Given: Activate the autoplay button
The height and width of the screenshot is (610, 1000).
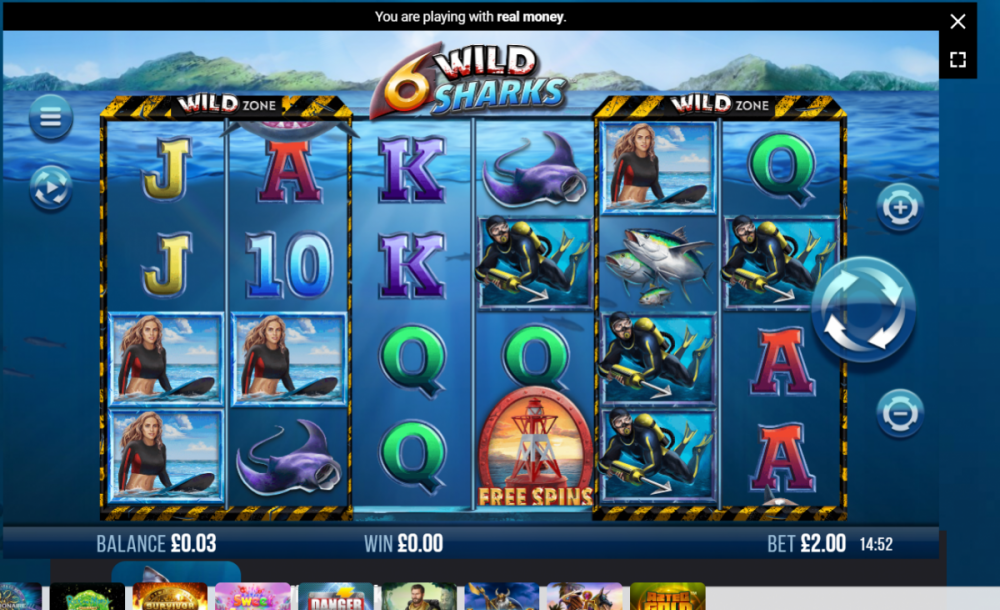Looking at the screenshot, I should click(x=50, y=187).
